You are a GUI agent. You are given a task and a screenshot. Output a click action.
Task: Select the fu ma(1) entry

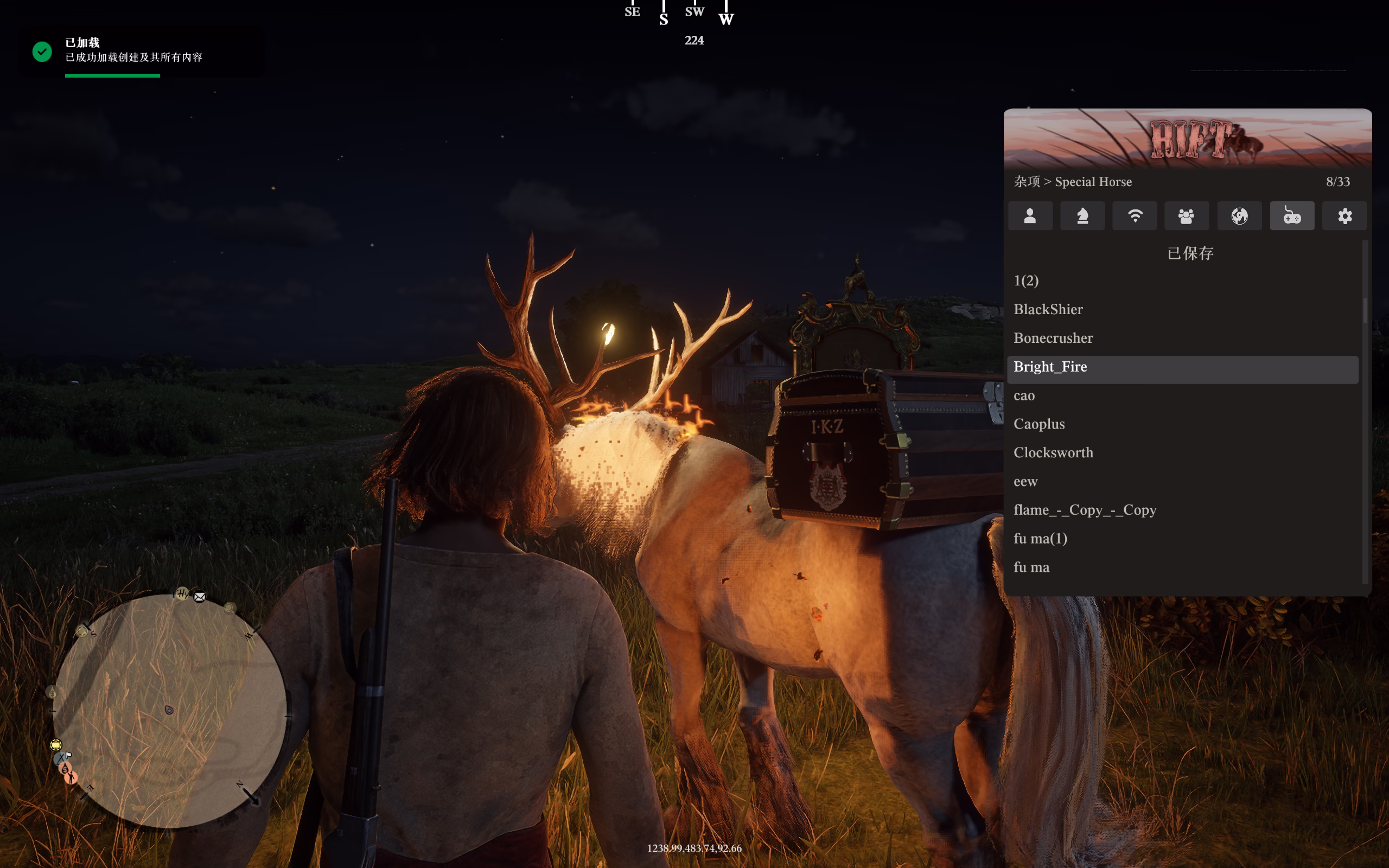tap(1040, 539)
